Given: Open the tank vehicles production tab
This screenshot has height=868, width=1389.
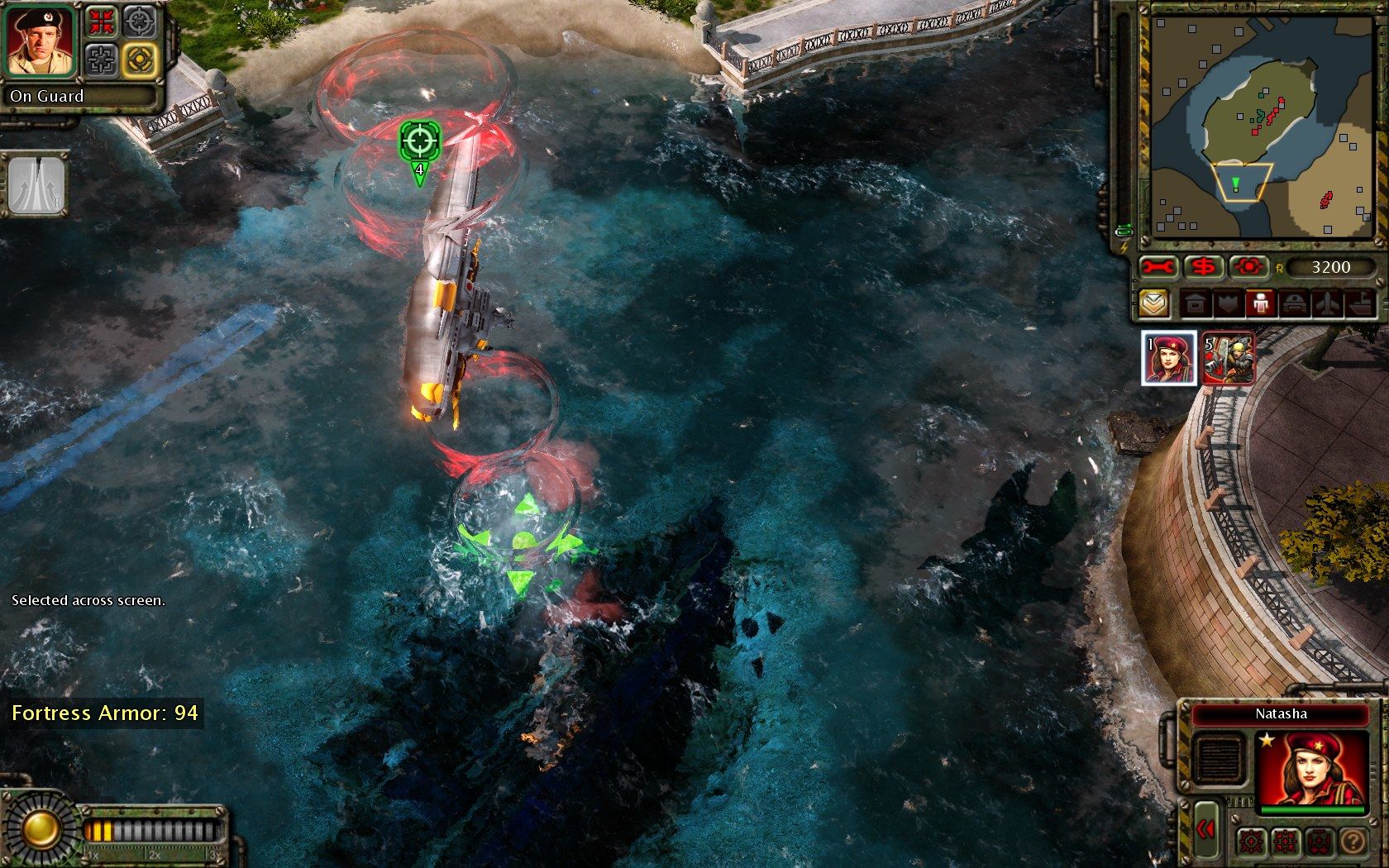Looking at the screenshot, I should point(1294,304).
